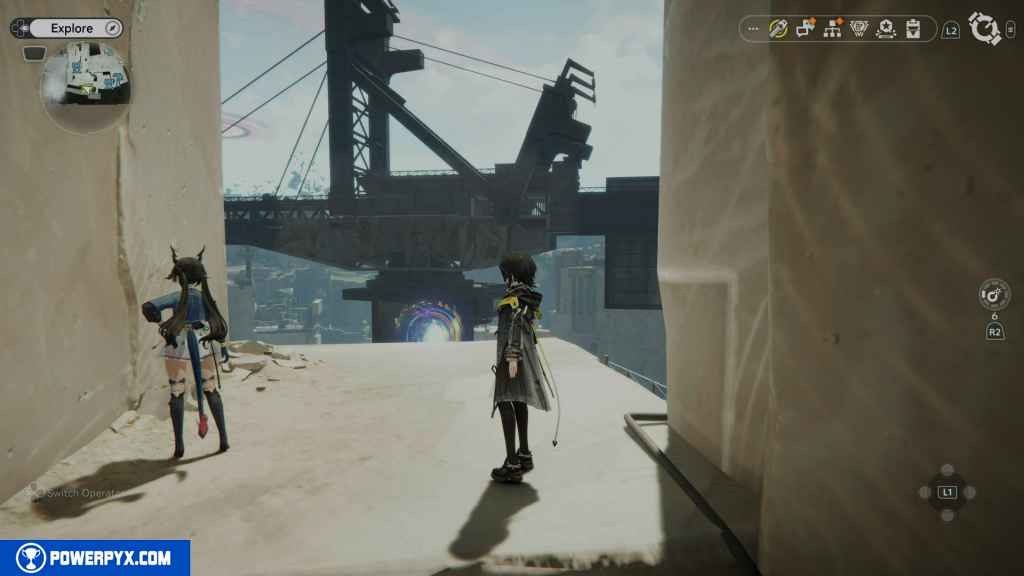The height and width of the screenshot is (576, 1024).
Task: Click the compass icon beside Explore
Action: pyautogui.click(x=112, y=29)
